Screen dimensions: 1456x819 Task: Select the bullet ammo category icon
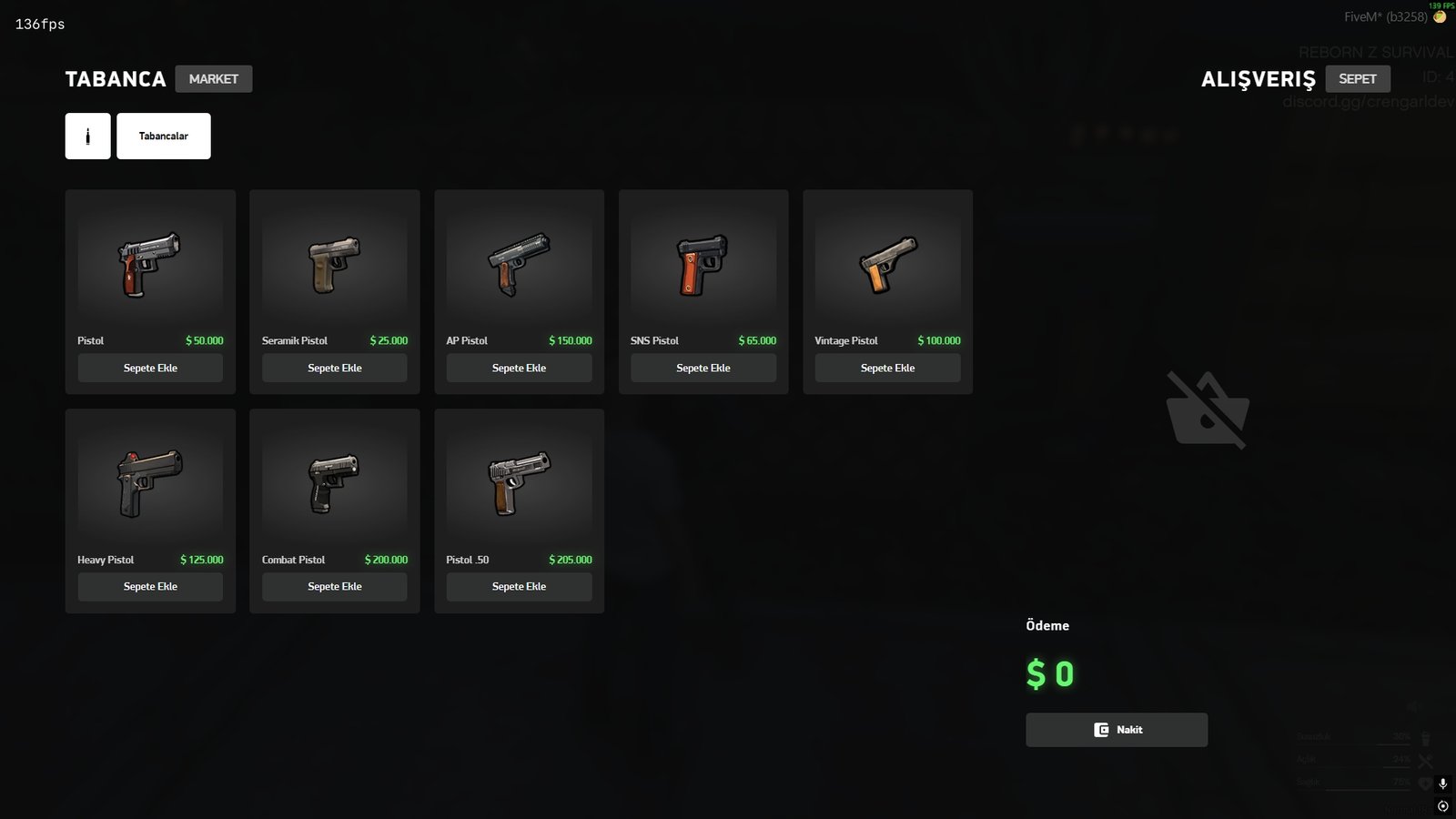[x=86, y=135]
